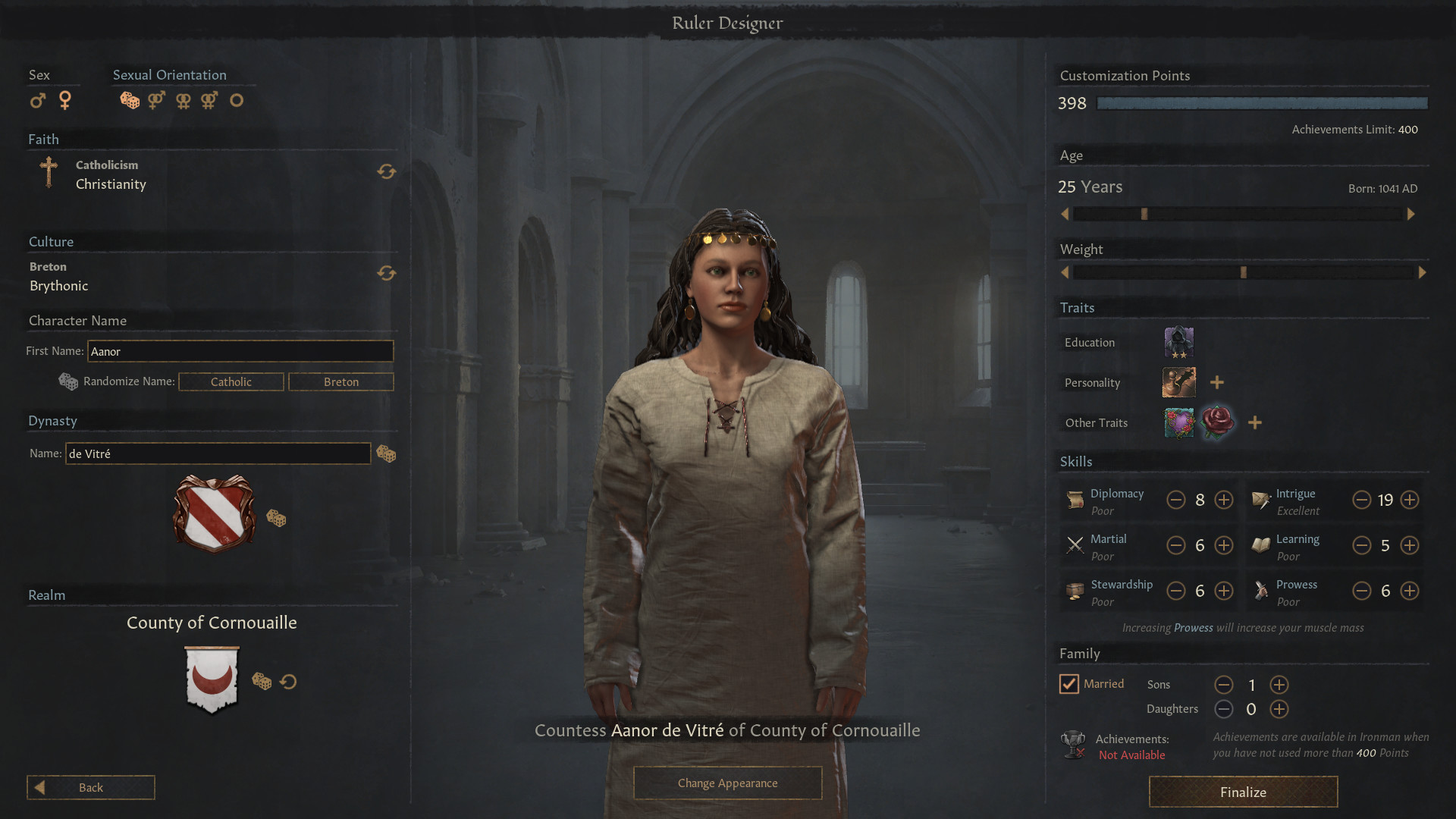The width and height of the screenshot is (1456, 819).
Task: Open Change Appearance
Action: coord(727,783)
